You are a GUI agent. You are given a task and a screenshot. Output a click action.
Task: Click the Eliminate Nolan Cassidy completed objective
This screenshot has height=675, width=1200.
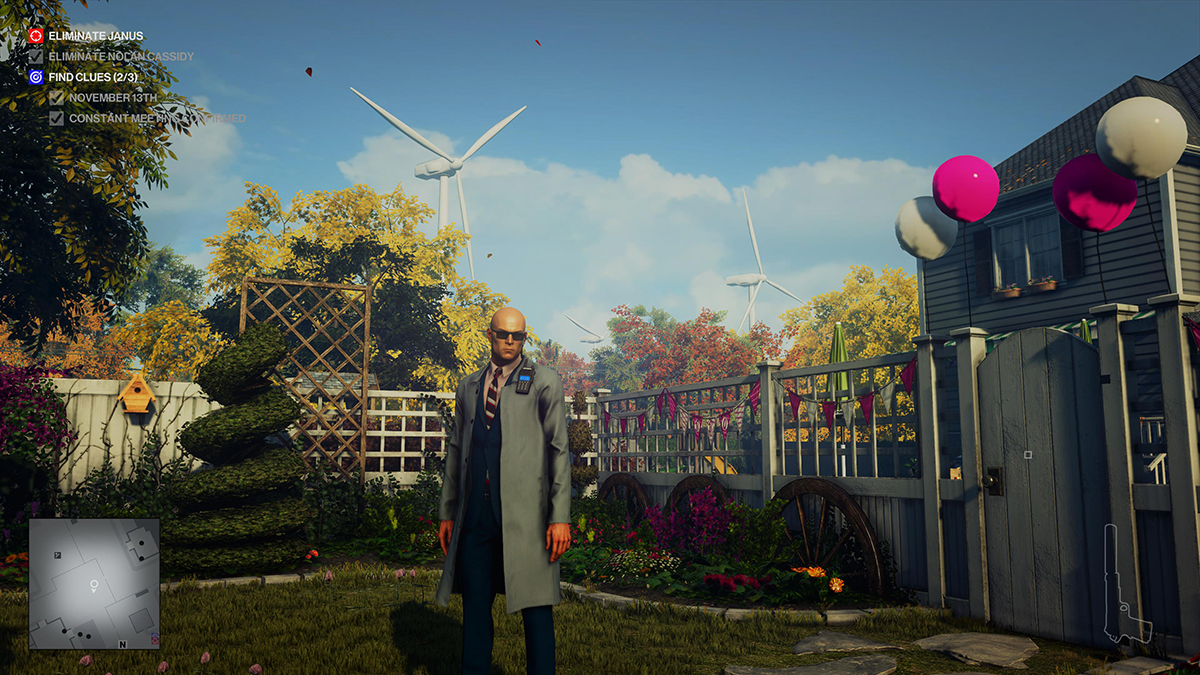click(x=120, y=57)
